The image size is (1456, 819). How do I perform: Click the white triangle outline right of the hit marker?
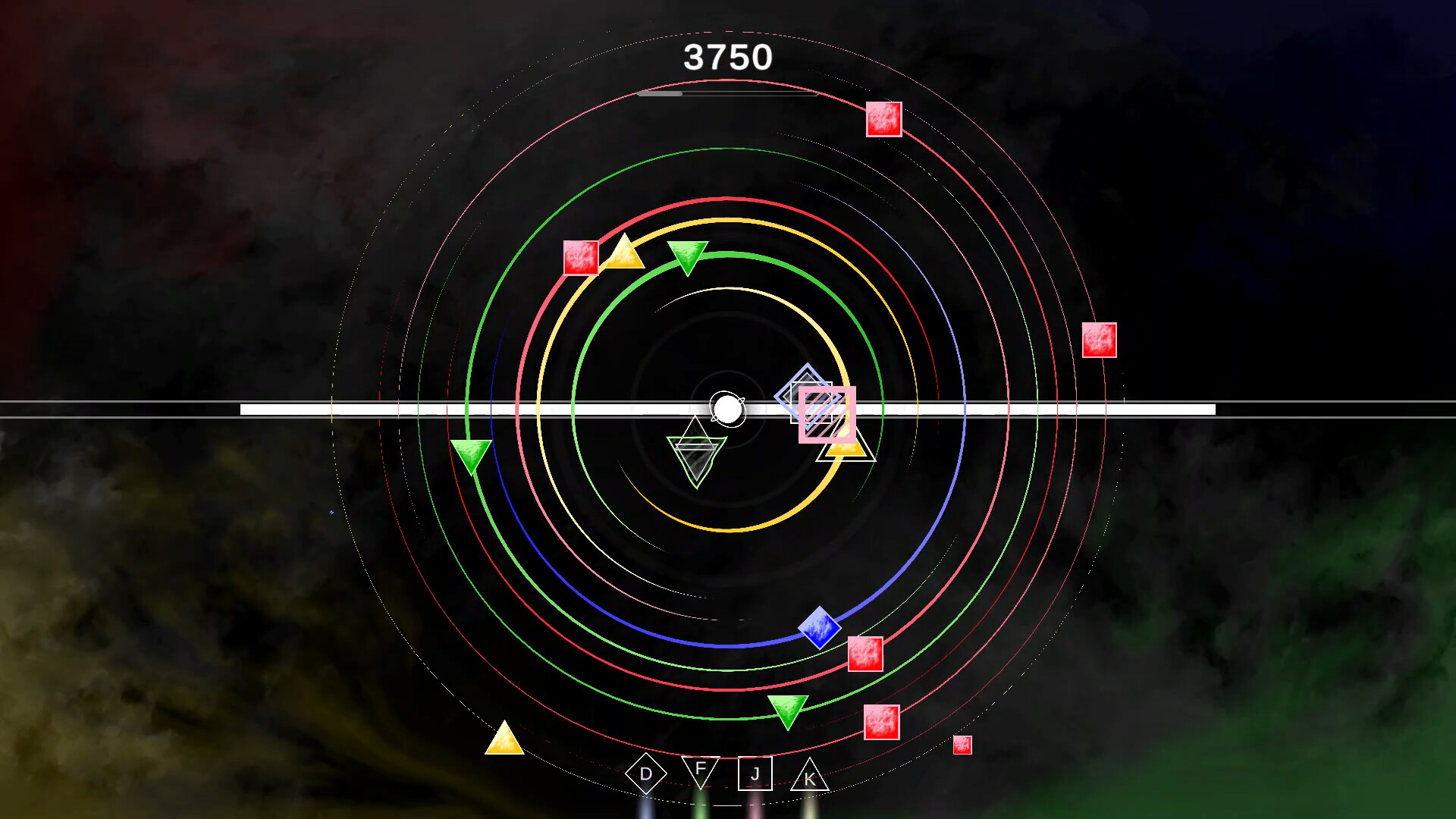[847, 449]
